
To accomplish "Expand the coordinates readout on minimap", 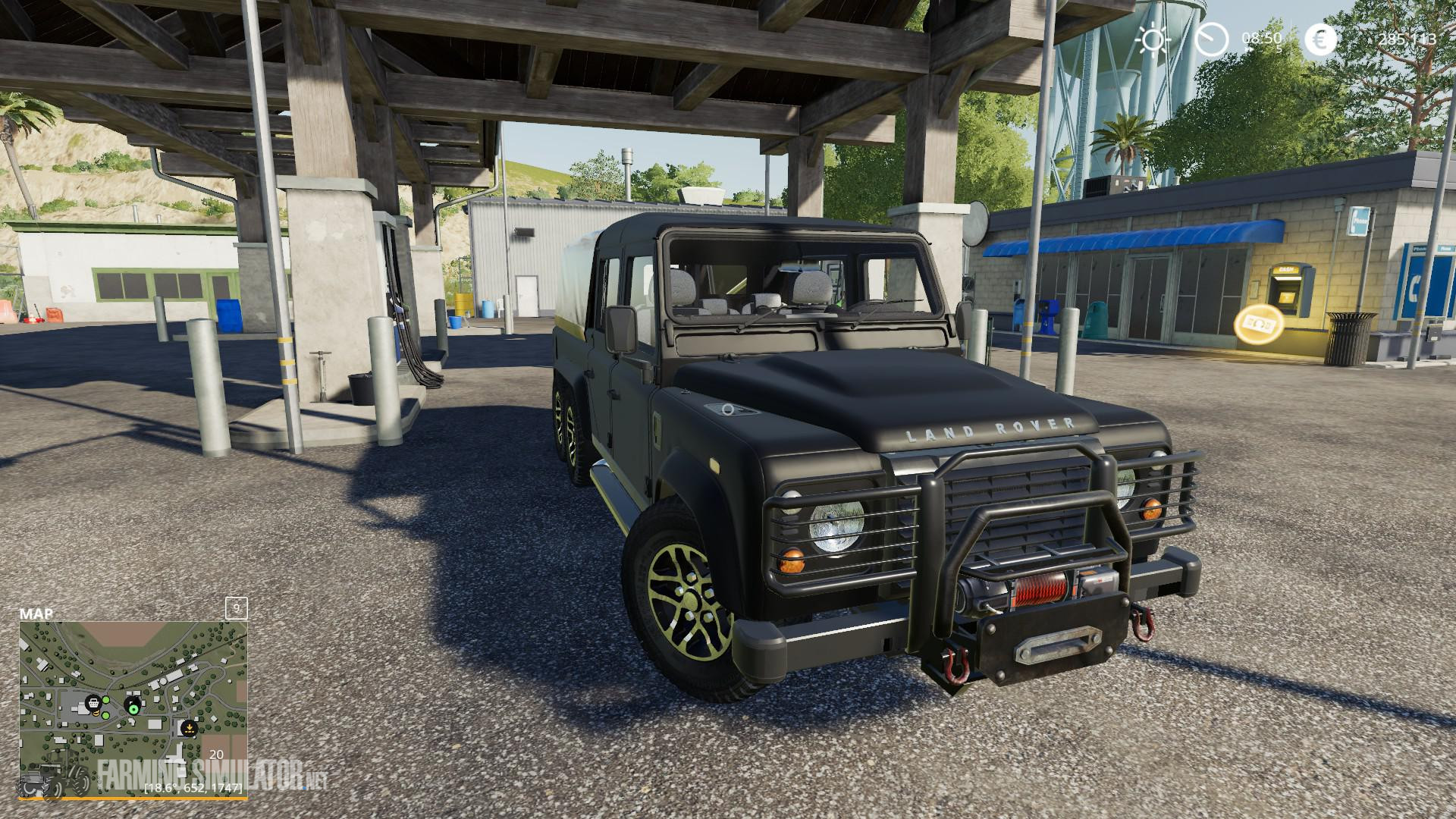I will (x=193, y=789).
